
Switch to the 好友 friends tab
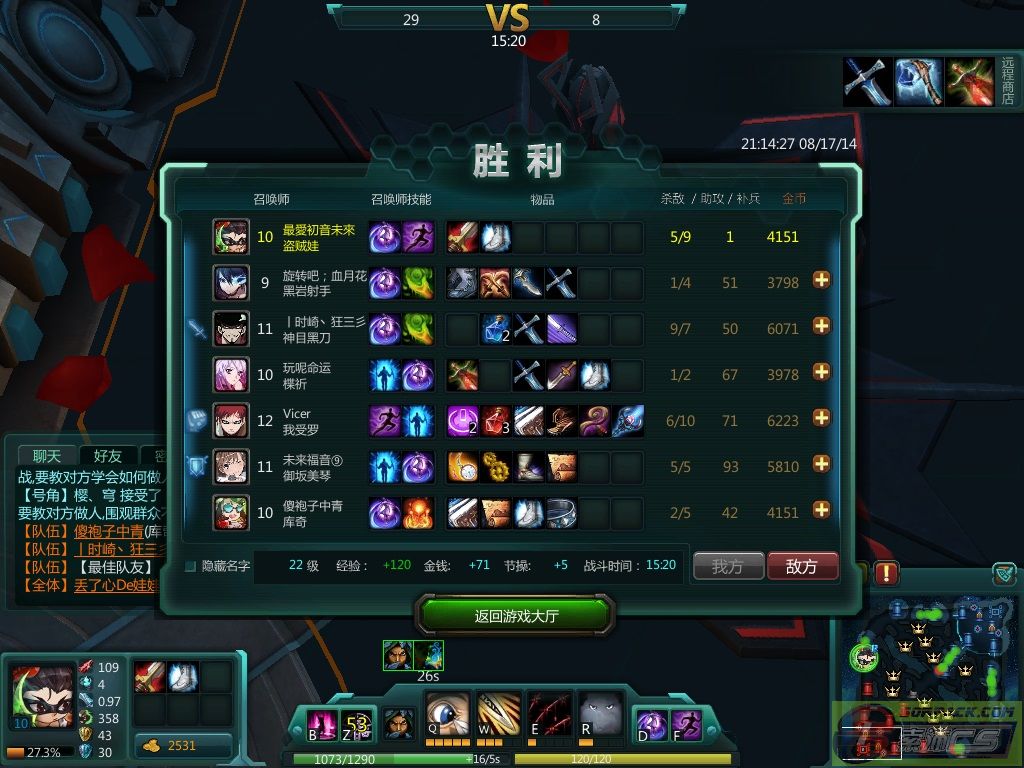coord(108,457)
